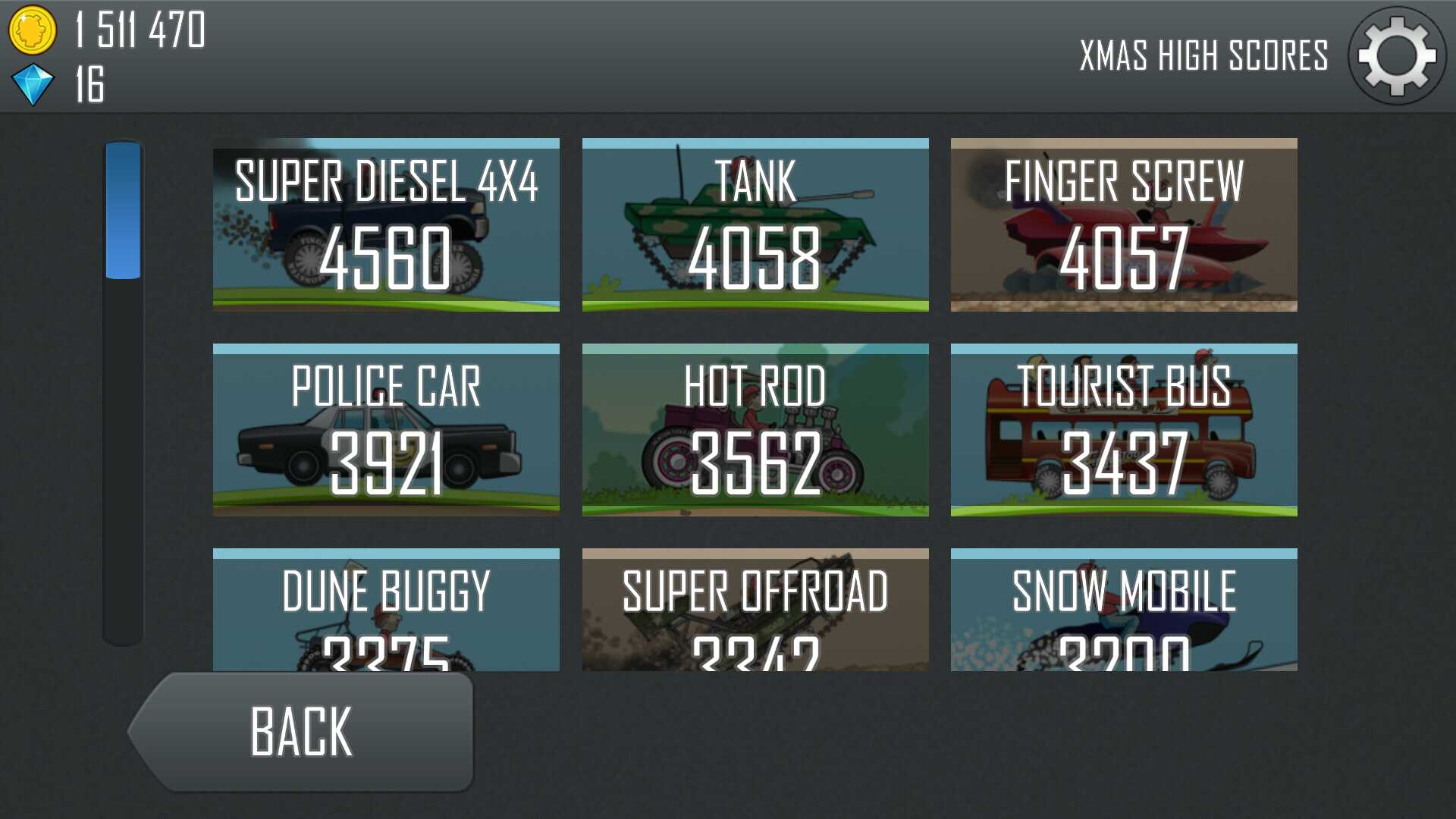Choose the Tank high score tile
Screen dimensions: 1456x819
point(755,224)
